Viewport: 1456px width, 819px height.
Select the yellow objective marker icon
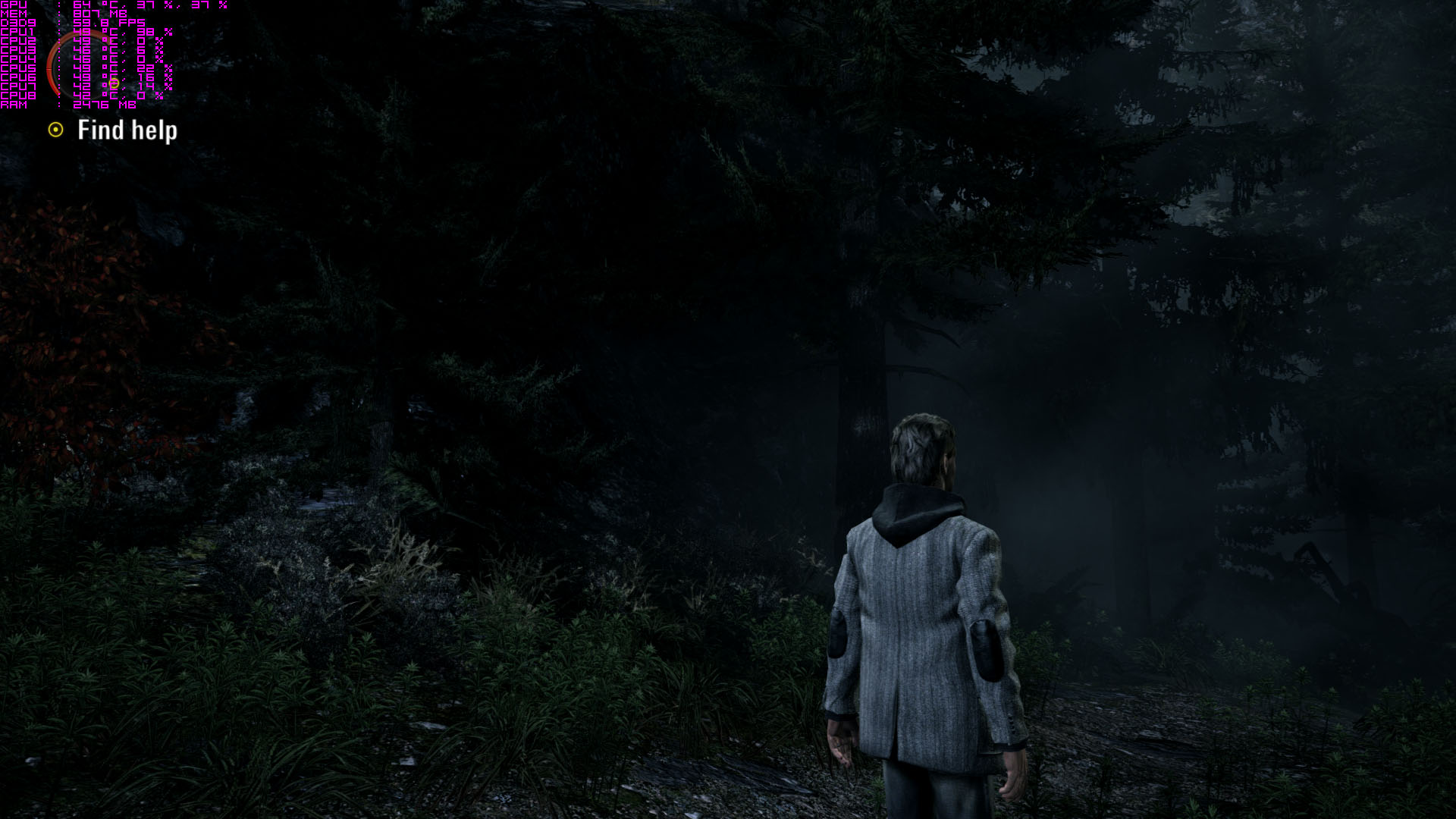[55, 130]
